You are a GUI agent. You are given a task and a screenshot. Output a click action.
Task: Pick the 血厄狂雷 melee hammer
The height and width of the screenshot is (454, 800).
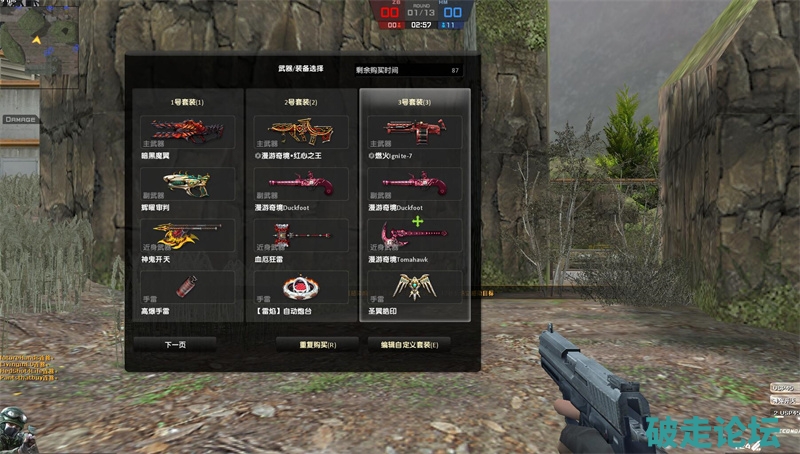301,235
